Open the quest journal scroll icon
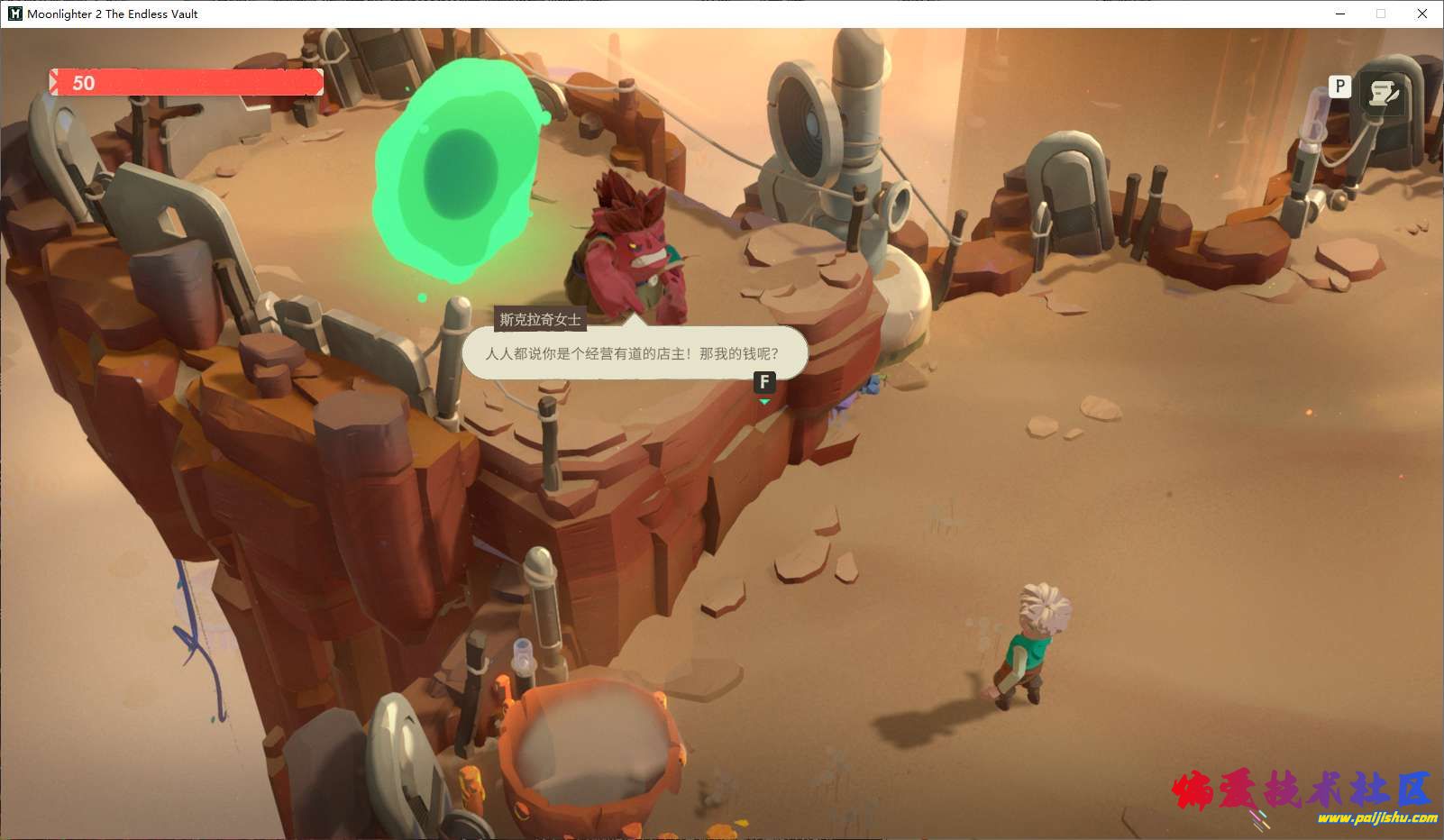This screenshot has width=1444, height=840. [1382, 93]
